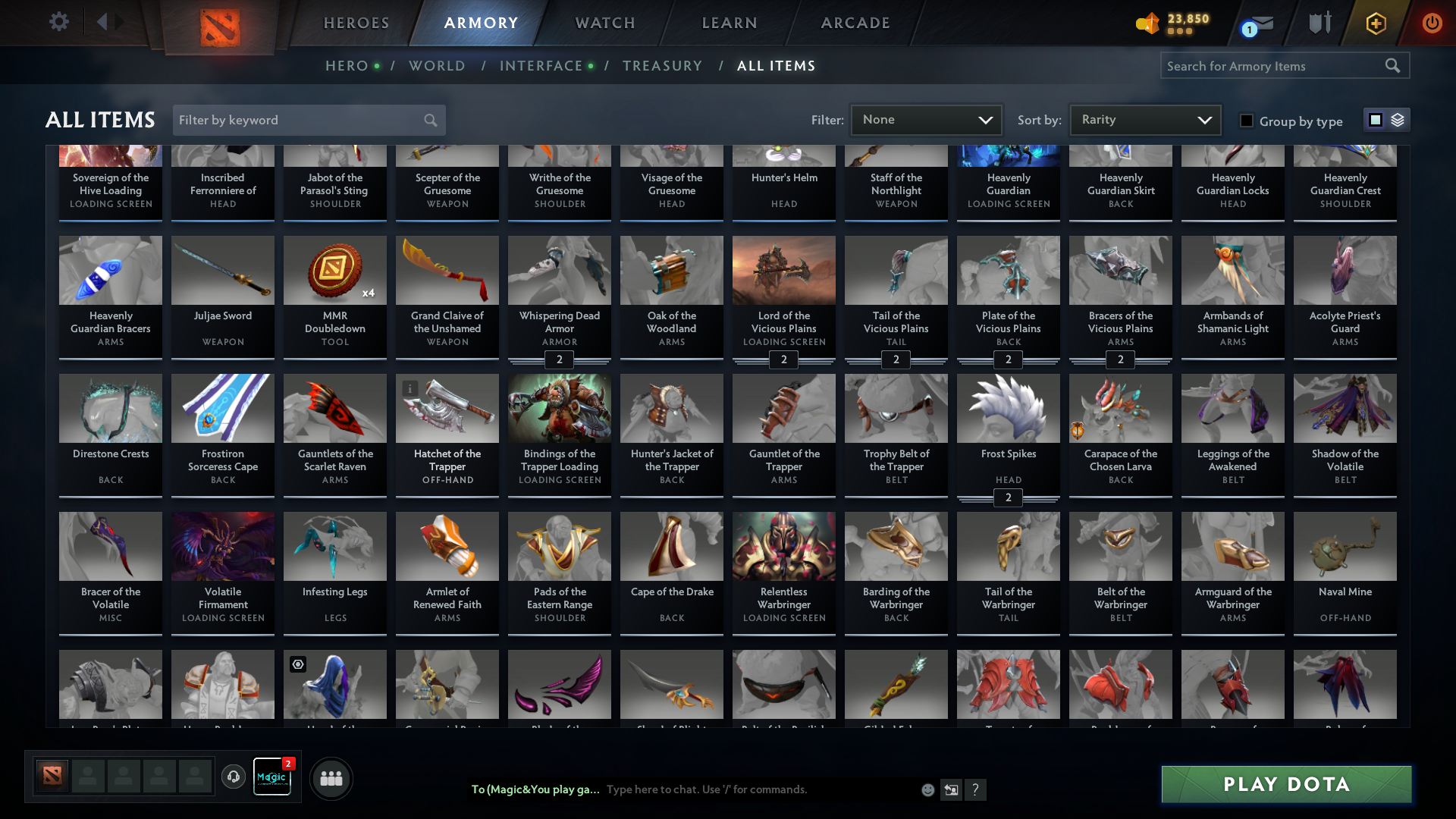Viewport: 1456px width, 819px height.
Task: Open the battle points shards icon
Action: pyautogui.click(x=1147, y=24)
